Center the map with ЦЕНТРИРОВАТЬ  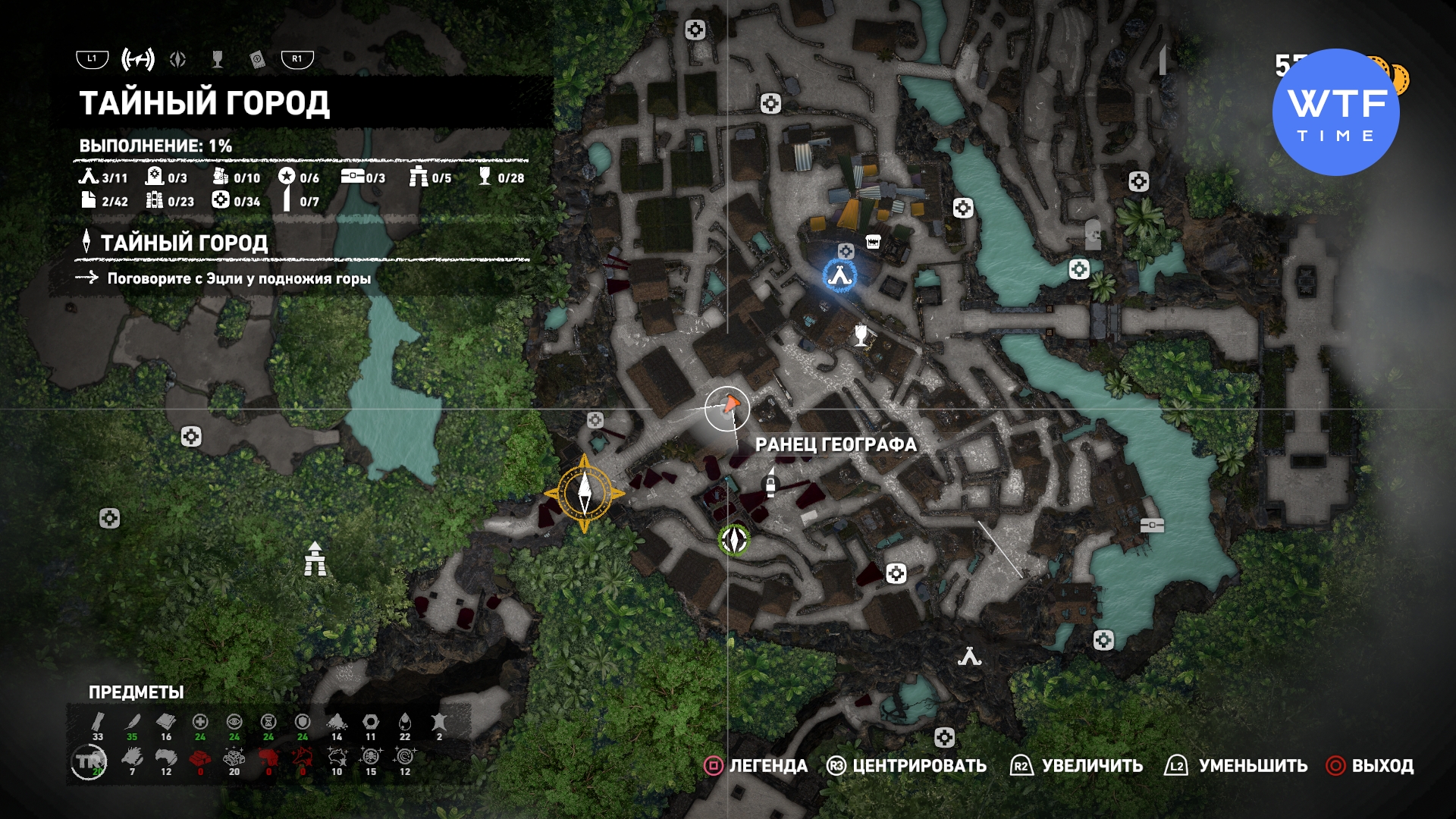(907, 766)
